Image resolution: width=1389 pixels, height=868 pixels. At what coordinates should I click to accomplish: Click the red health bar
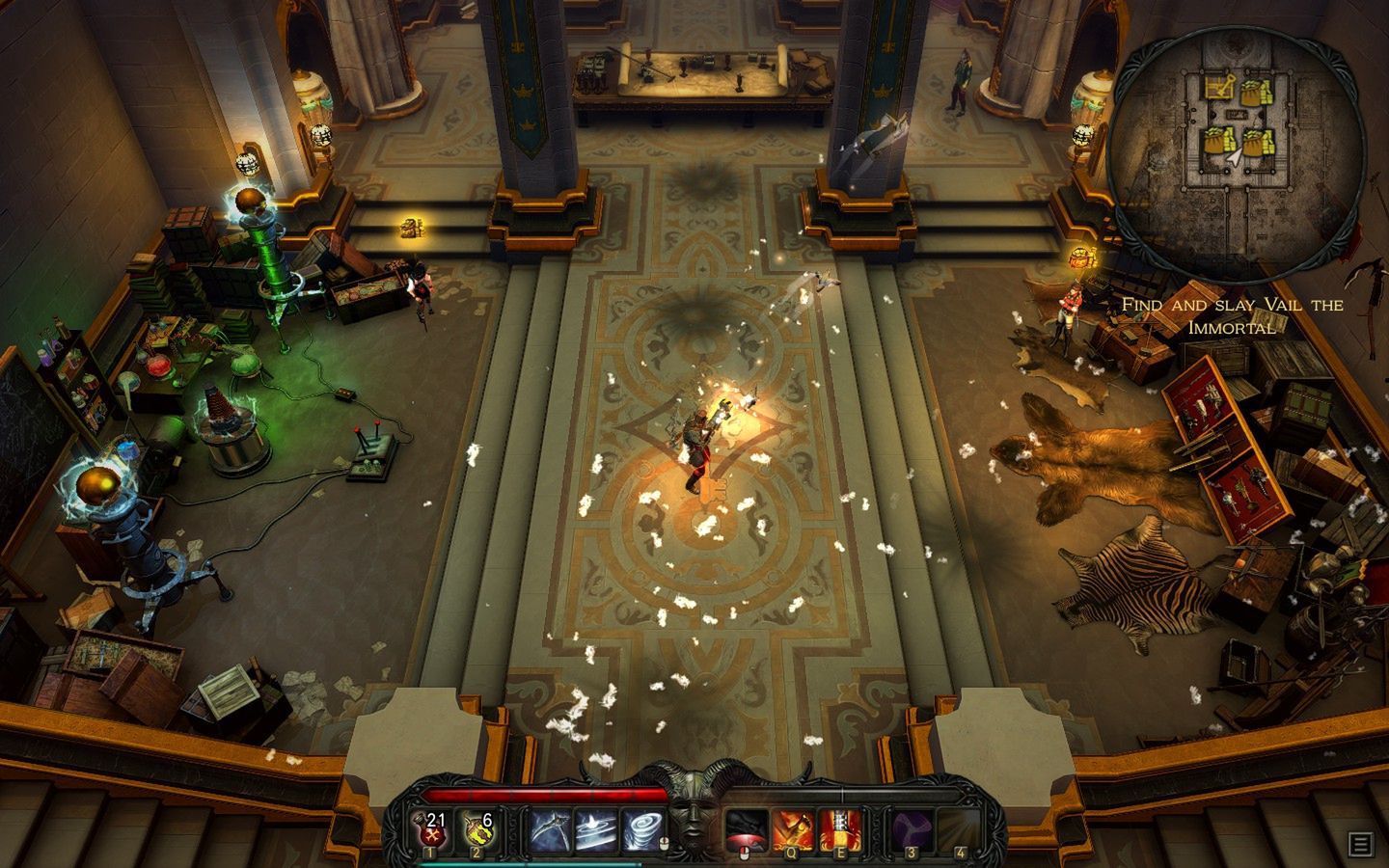click(548, 794)
